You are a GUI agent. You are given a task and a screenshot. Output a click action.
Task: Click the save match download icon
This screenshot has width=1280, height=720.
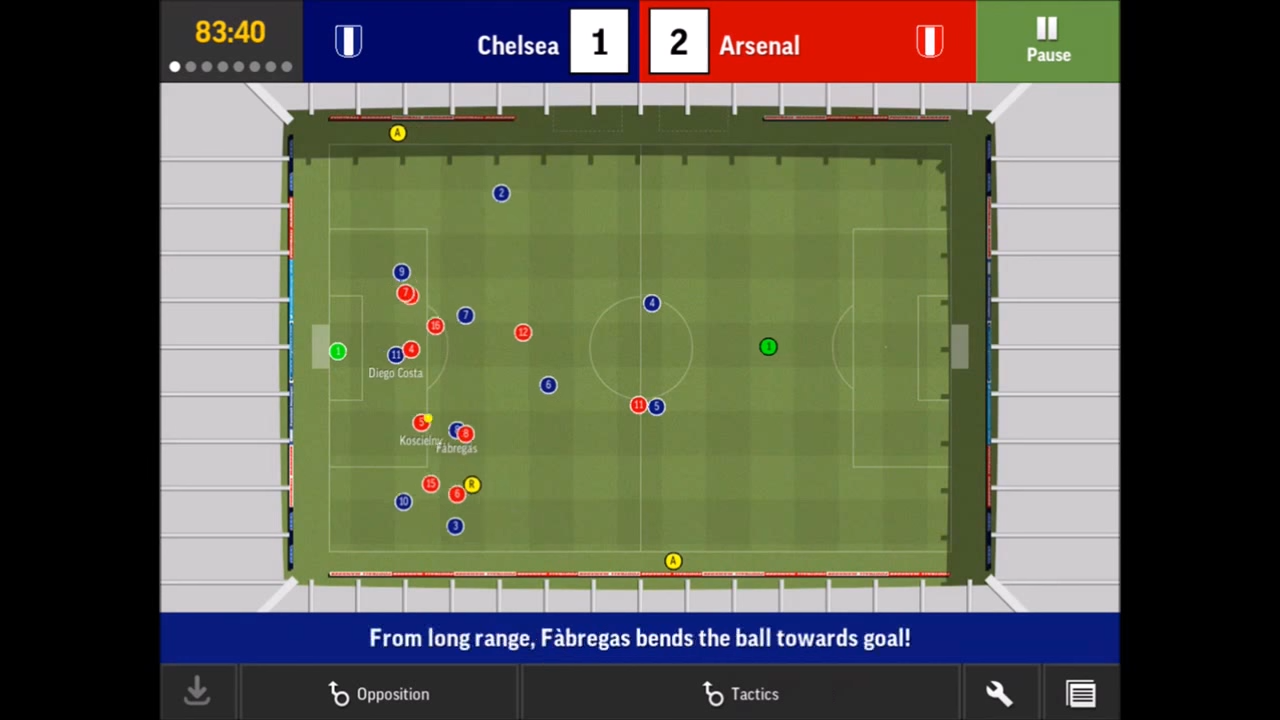point(196,692)
